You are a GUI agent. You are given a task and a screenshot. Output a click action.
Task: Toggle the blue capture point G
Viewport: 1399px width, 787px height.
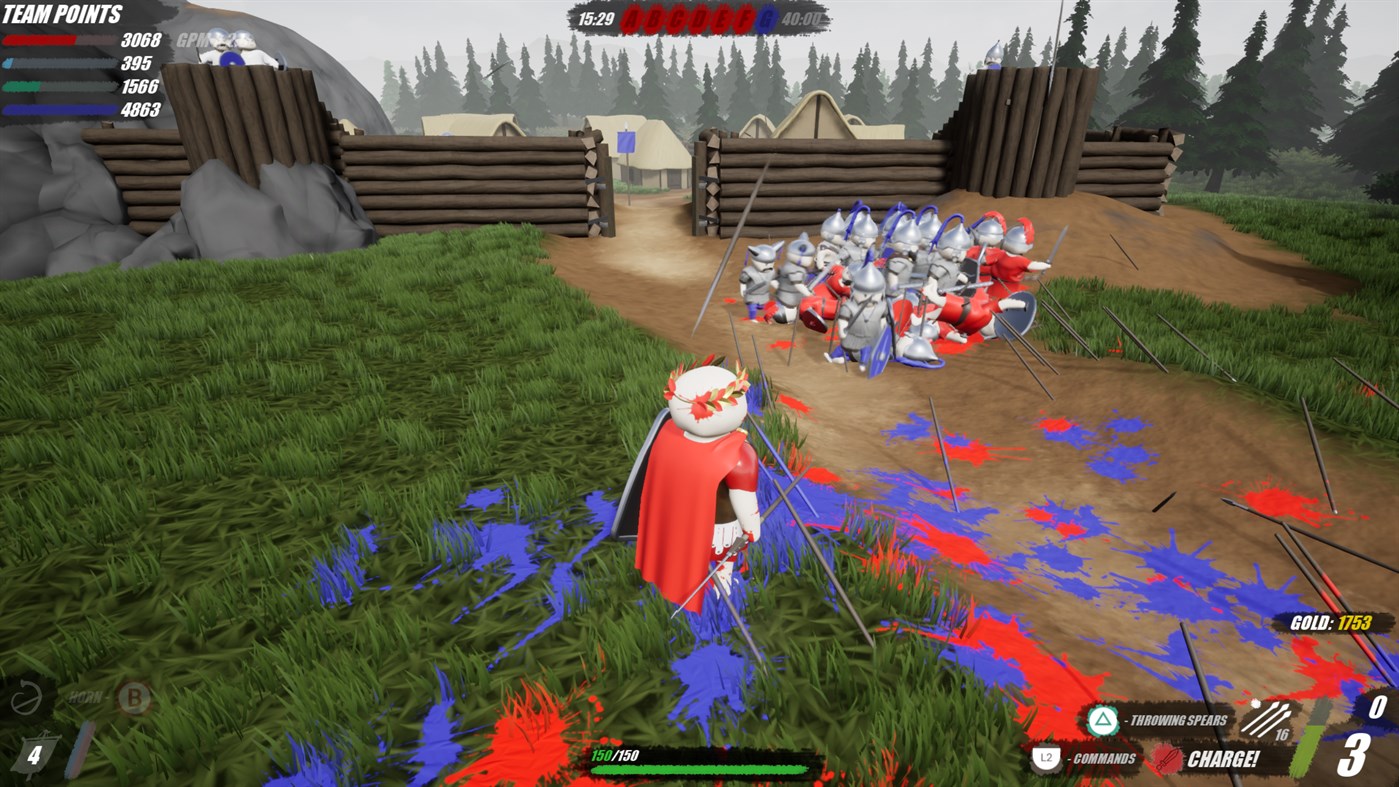(767, 18)
